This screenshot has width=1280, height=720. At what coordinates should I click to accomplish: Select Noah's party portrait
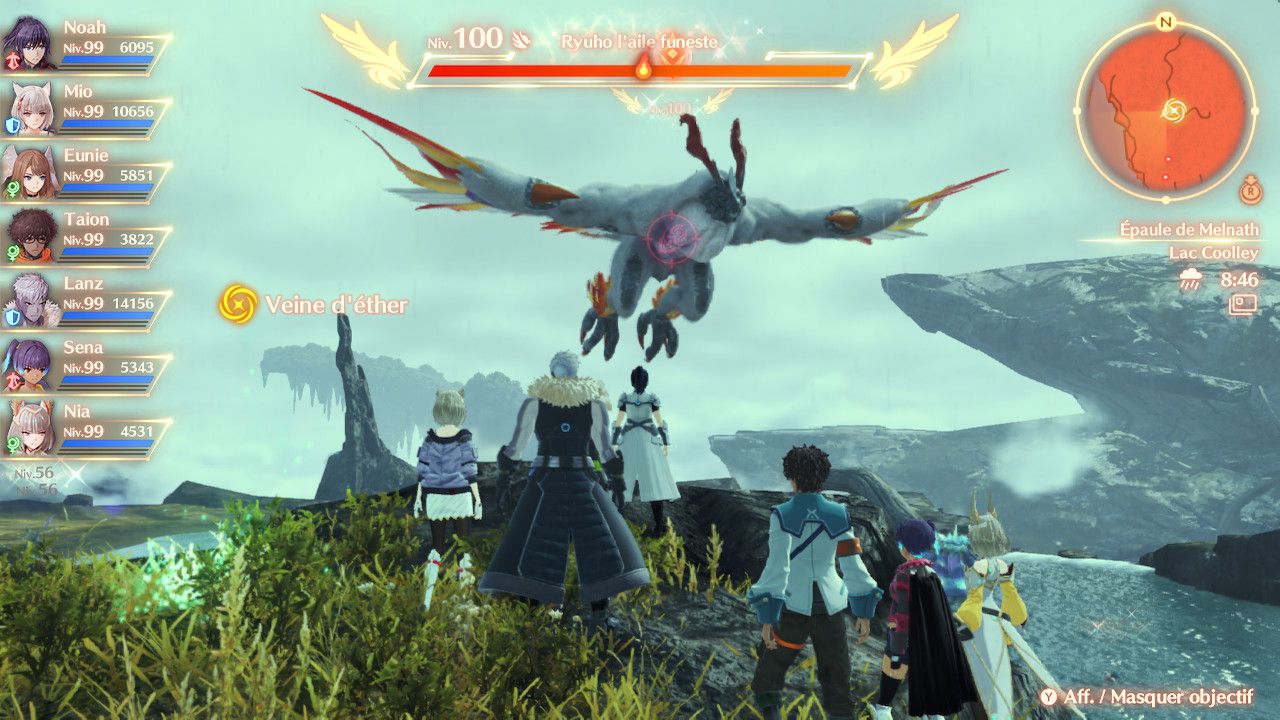pyautogui.click(x=30, y=45)
